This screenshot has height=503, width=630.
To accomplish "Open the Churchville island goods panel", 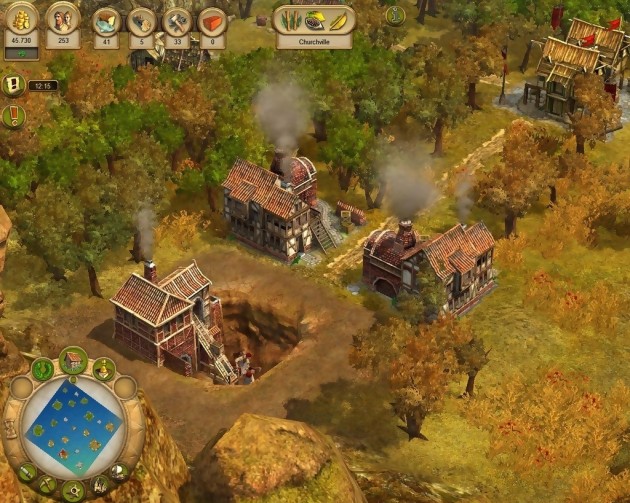I will pos(314,21).
